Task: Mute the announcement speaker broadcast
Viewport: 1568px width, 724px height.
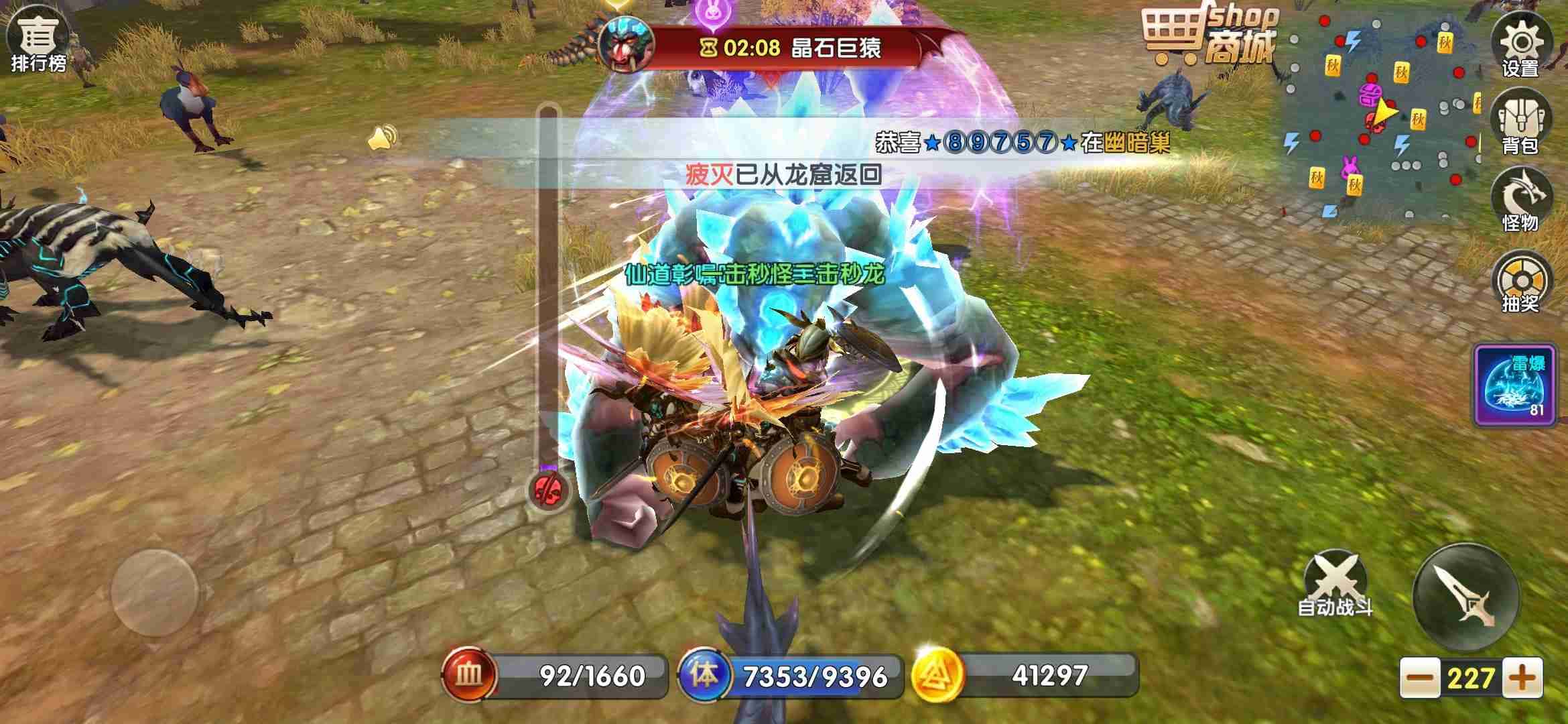Action: [x=380, y=139]
